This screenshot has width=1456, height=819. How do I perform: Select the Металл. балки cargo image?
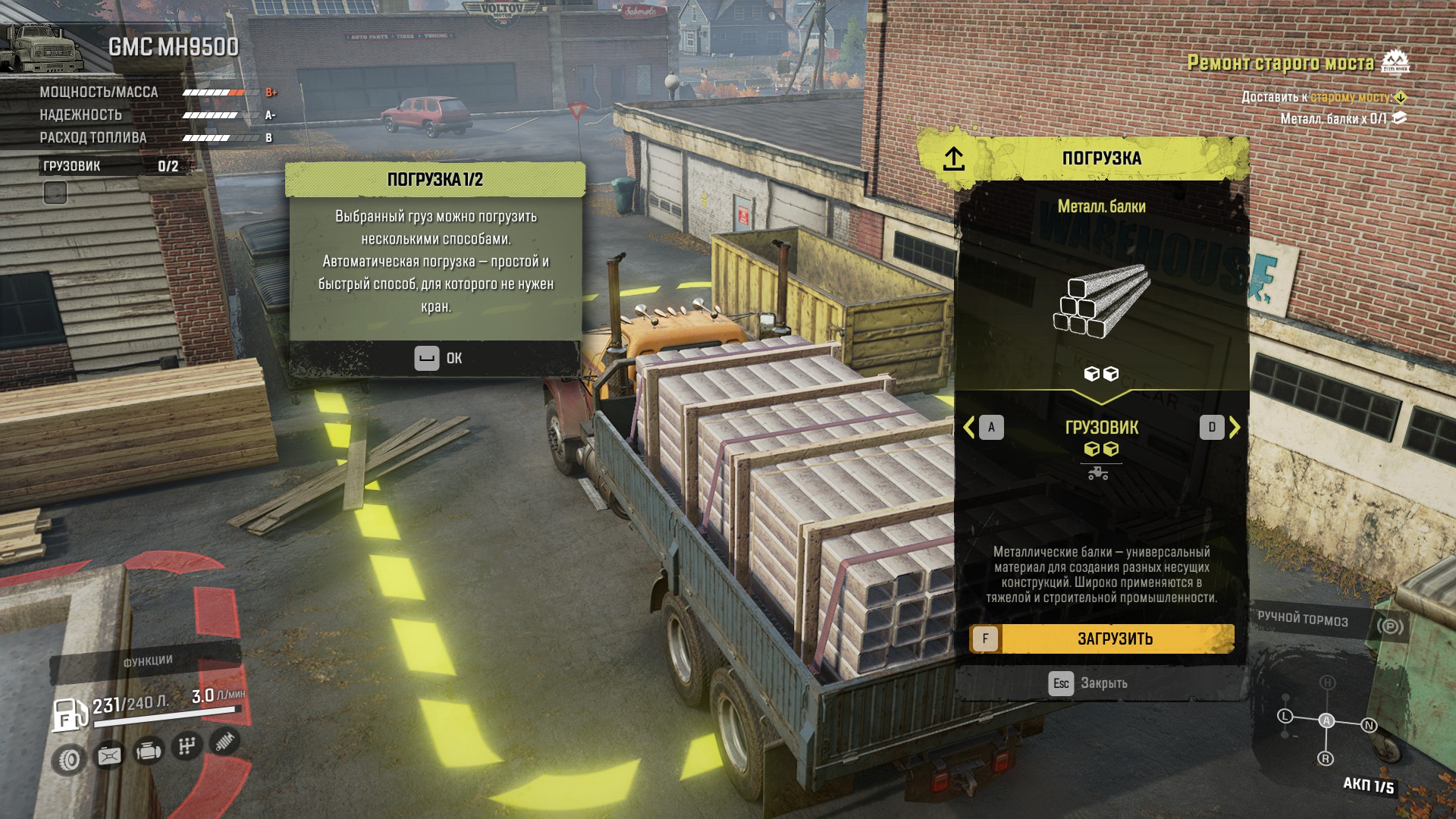coord(1101,301)
